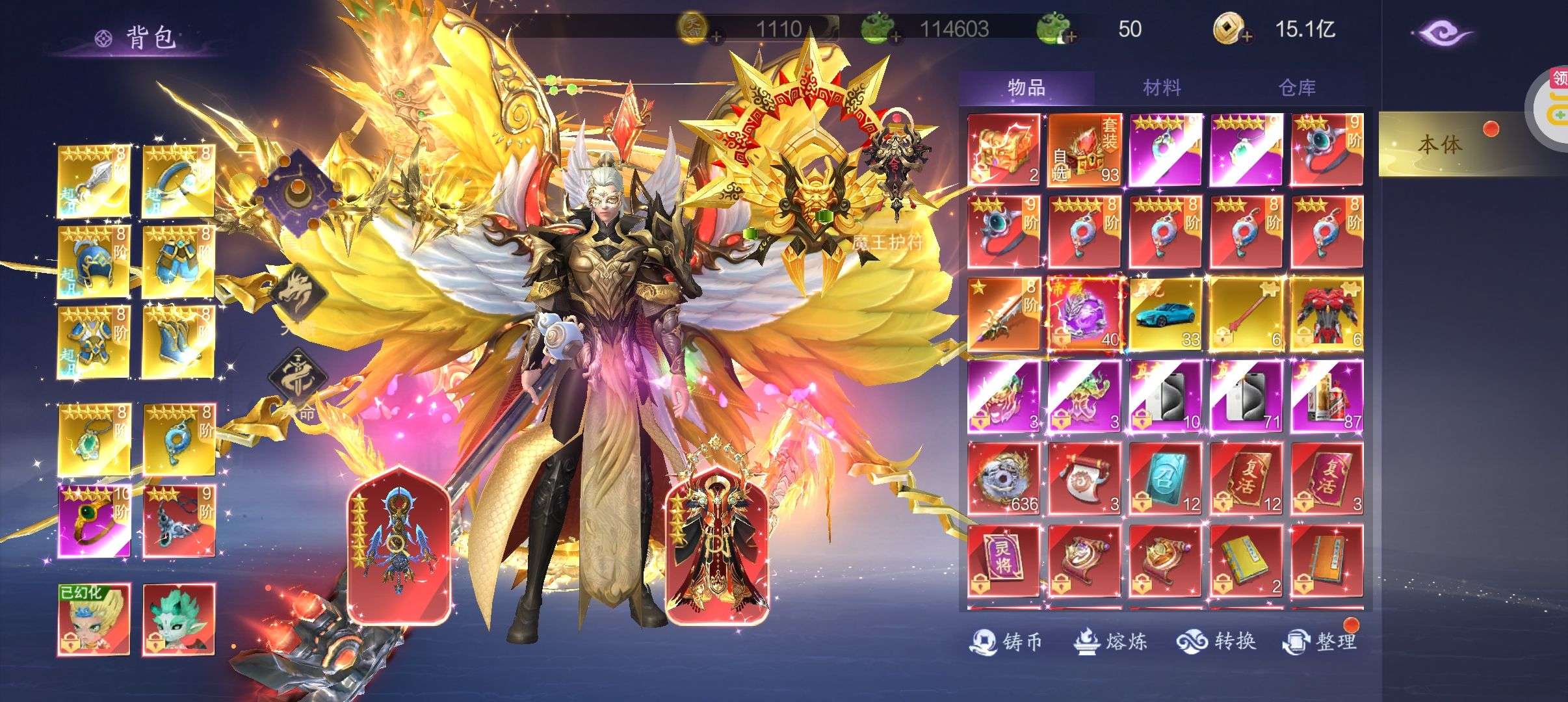Screen dimensions: 1568x702
Task: Select the 物品 items tab
Action: [1026, 88]
